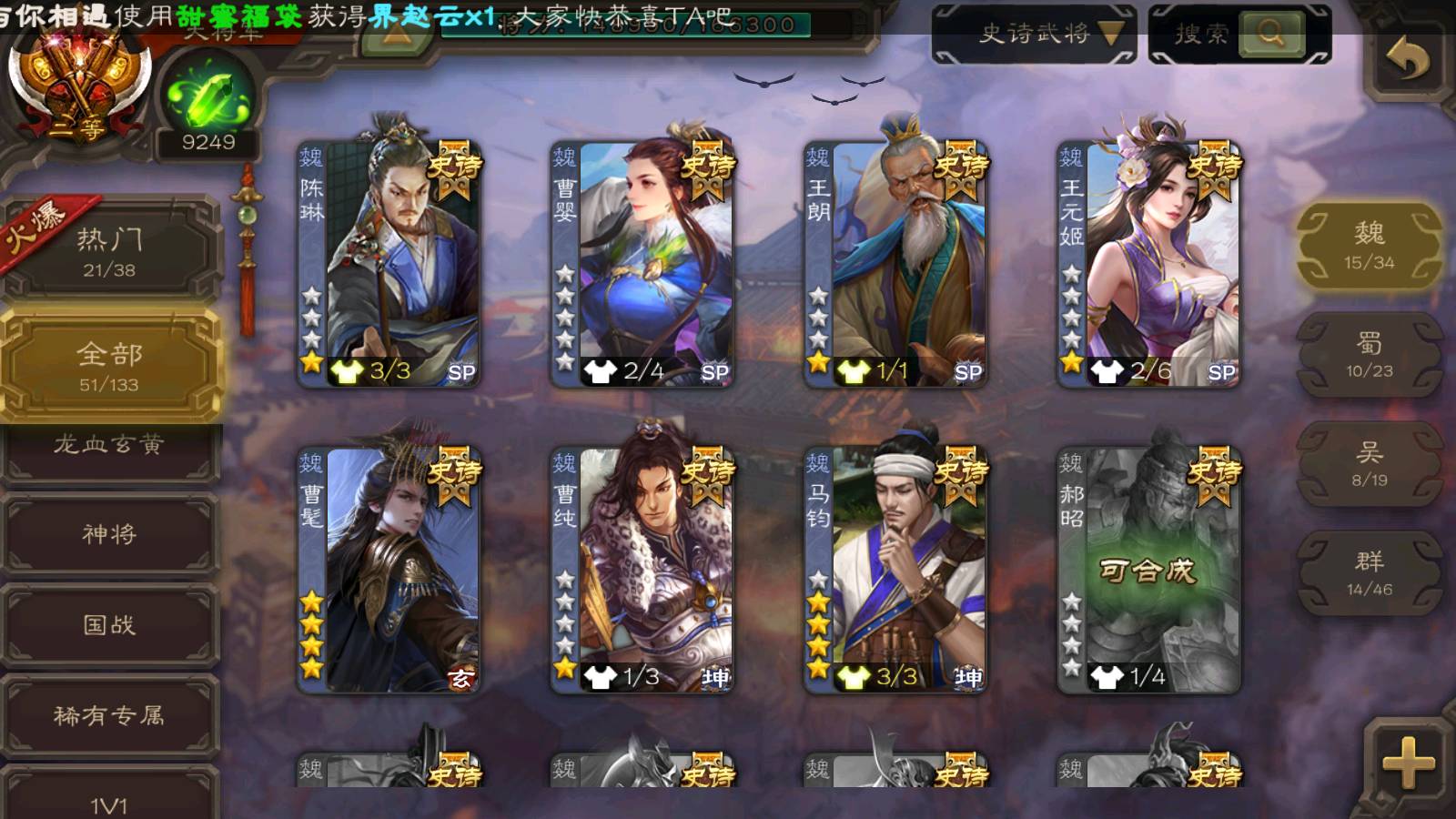Choose the 国战 category tab
1456x819 pixels.
coord(109,625)
